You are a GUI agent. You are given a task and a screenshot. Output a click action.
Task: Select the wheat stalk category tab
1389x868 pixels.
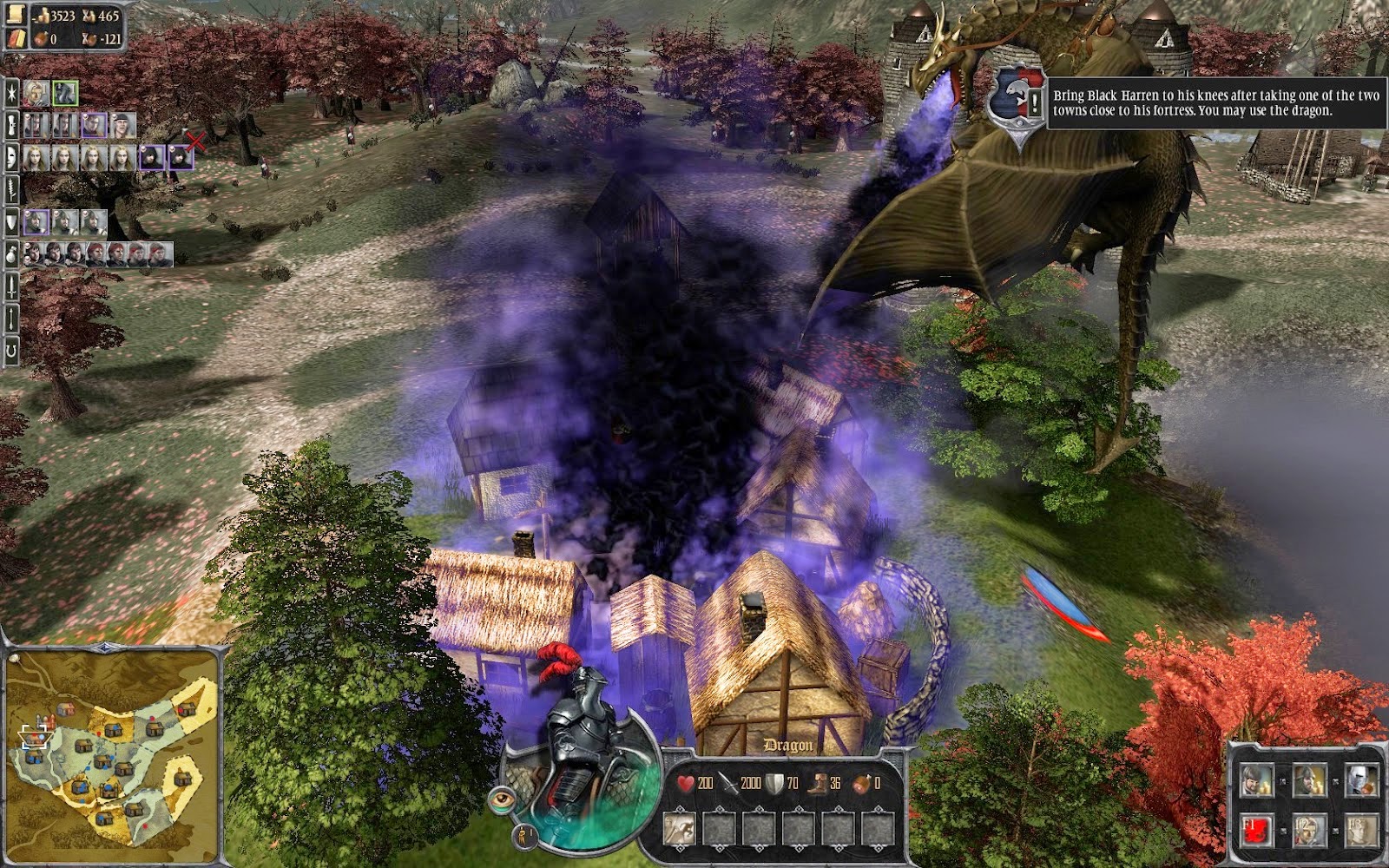[x=12, y=189]
